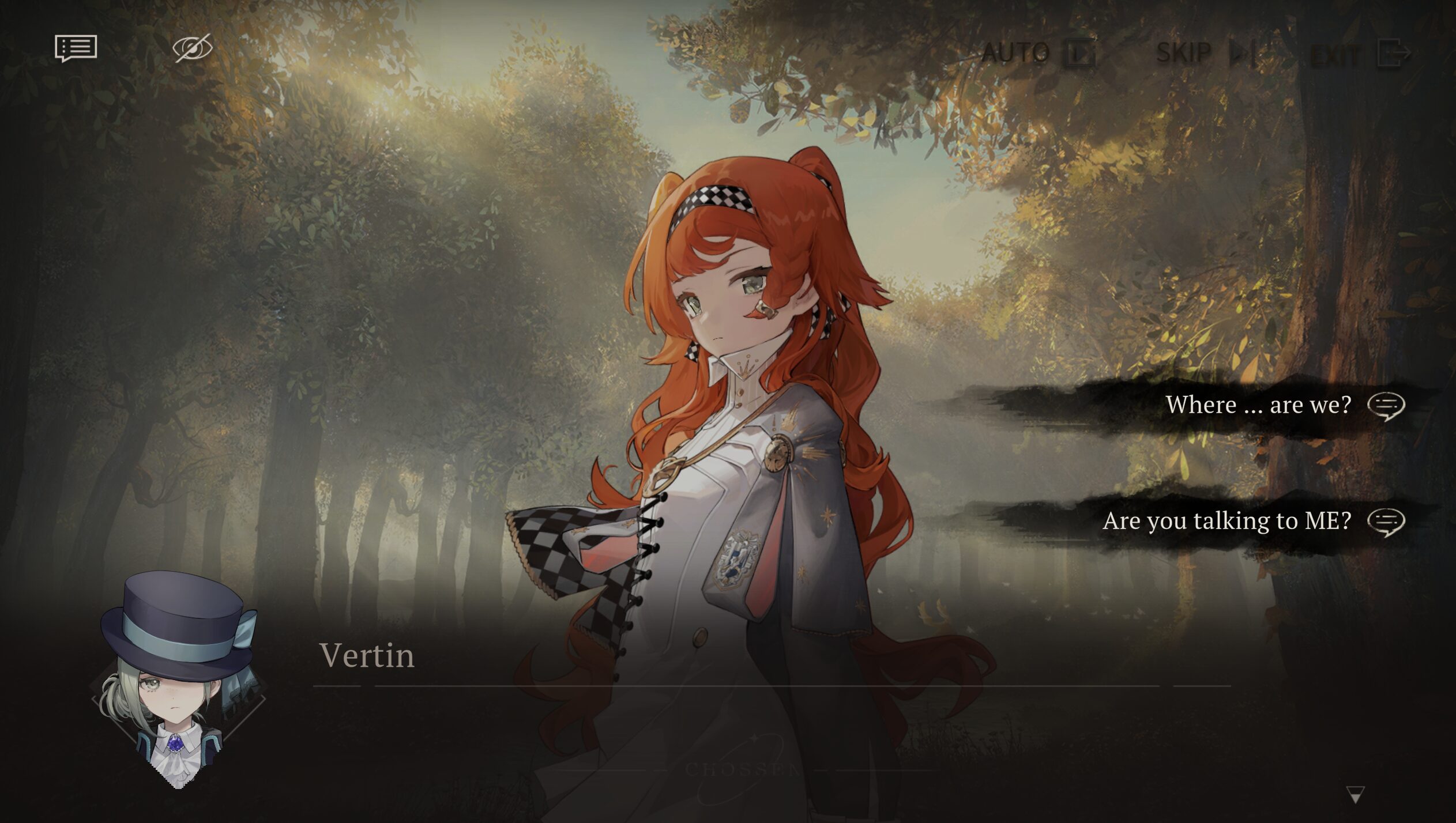Advance dialogue with the down arrow indicator
This screenshot has width=1456, height=823.
click(1355, 795)
